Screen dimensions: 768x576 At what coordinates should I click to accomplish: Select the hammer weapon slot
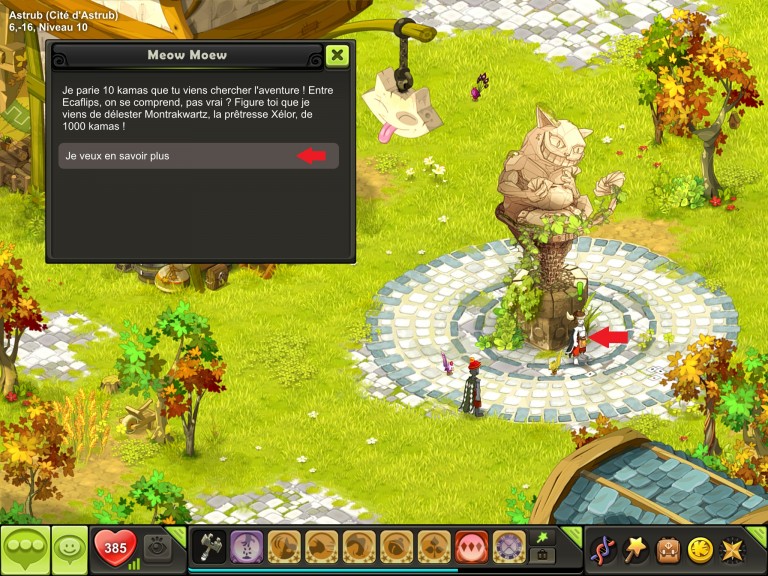pos(208,547)
